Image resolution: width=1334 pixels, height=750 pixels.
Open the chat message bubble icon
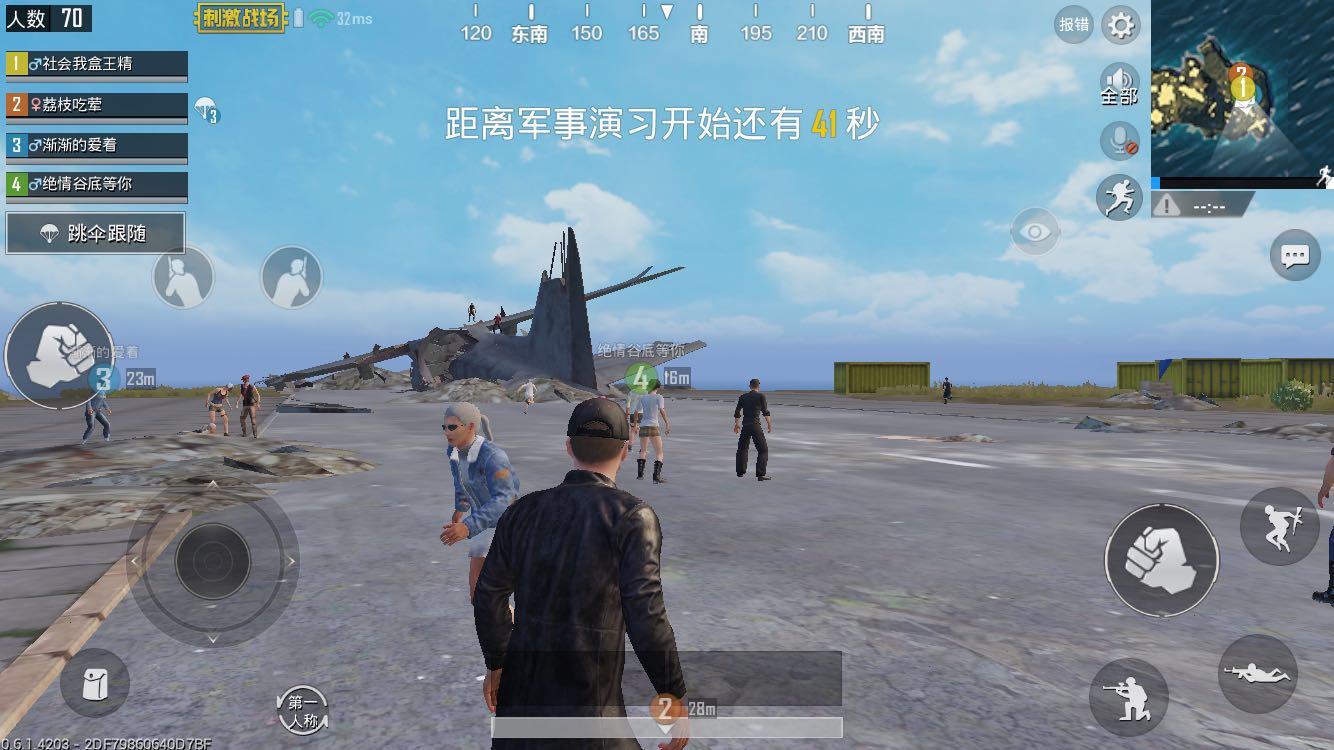click(x=1293, y=256)
